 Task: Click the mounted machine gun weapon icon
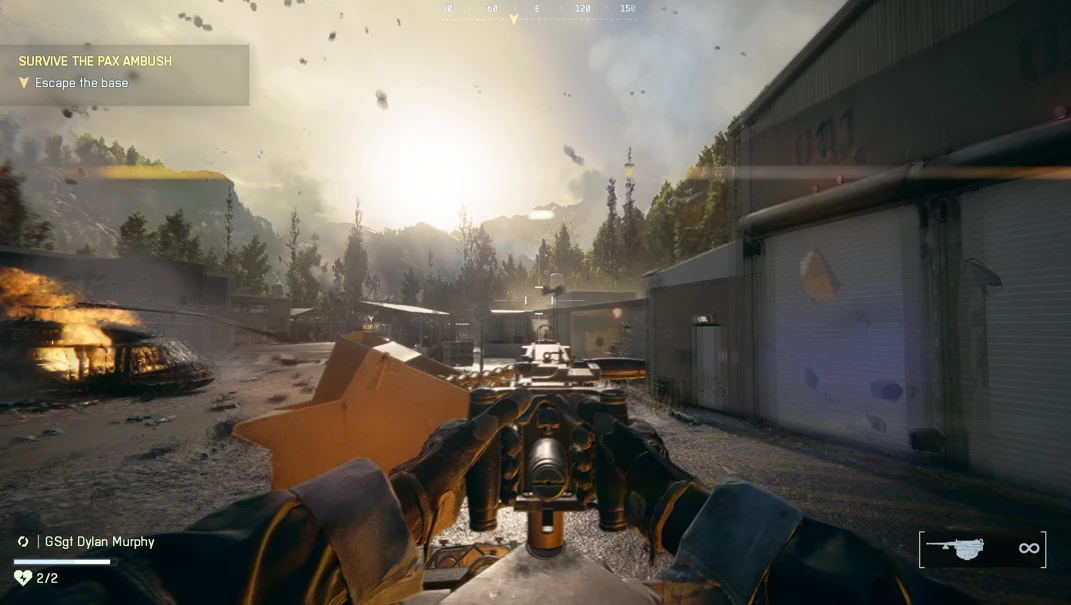[955, 547]
